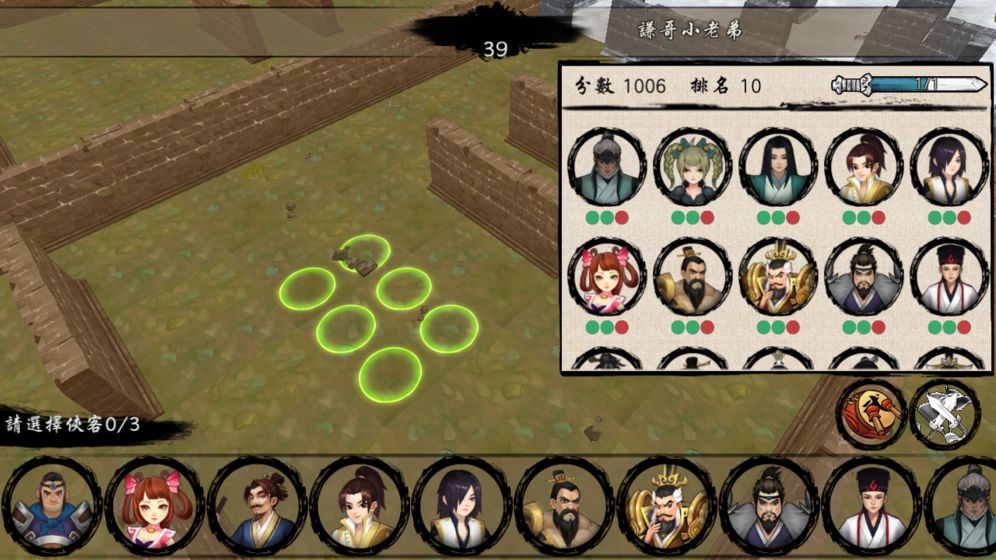Viewport: 996px width, 560px height.
Task: Choose the mustached topknot scholar hero
Action: point(257,506)
